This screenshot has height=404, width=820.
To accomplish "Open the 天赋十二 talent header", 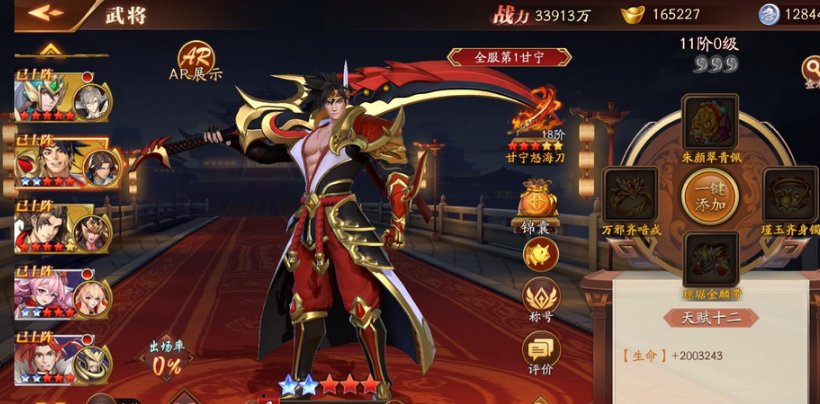I will coord(710,318).
